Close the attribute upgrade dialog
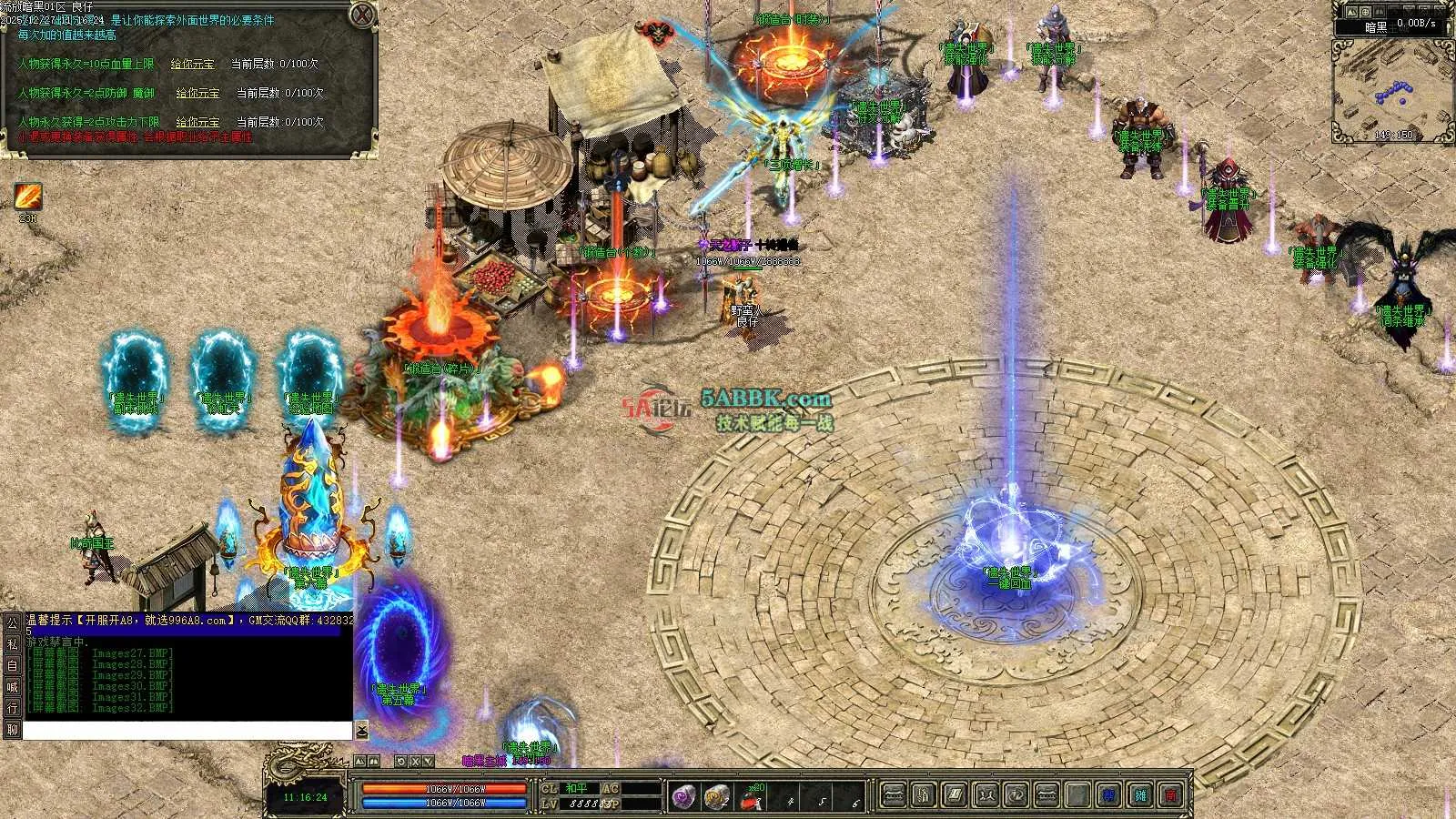 (362, 15)
